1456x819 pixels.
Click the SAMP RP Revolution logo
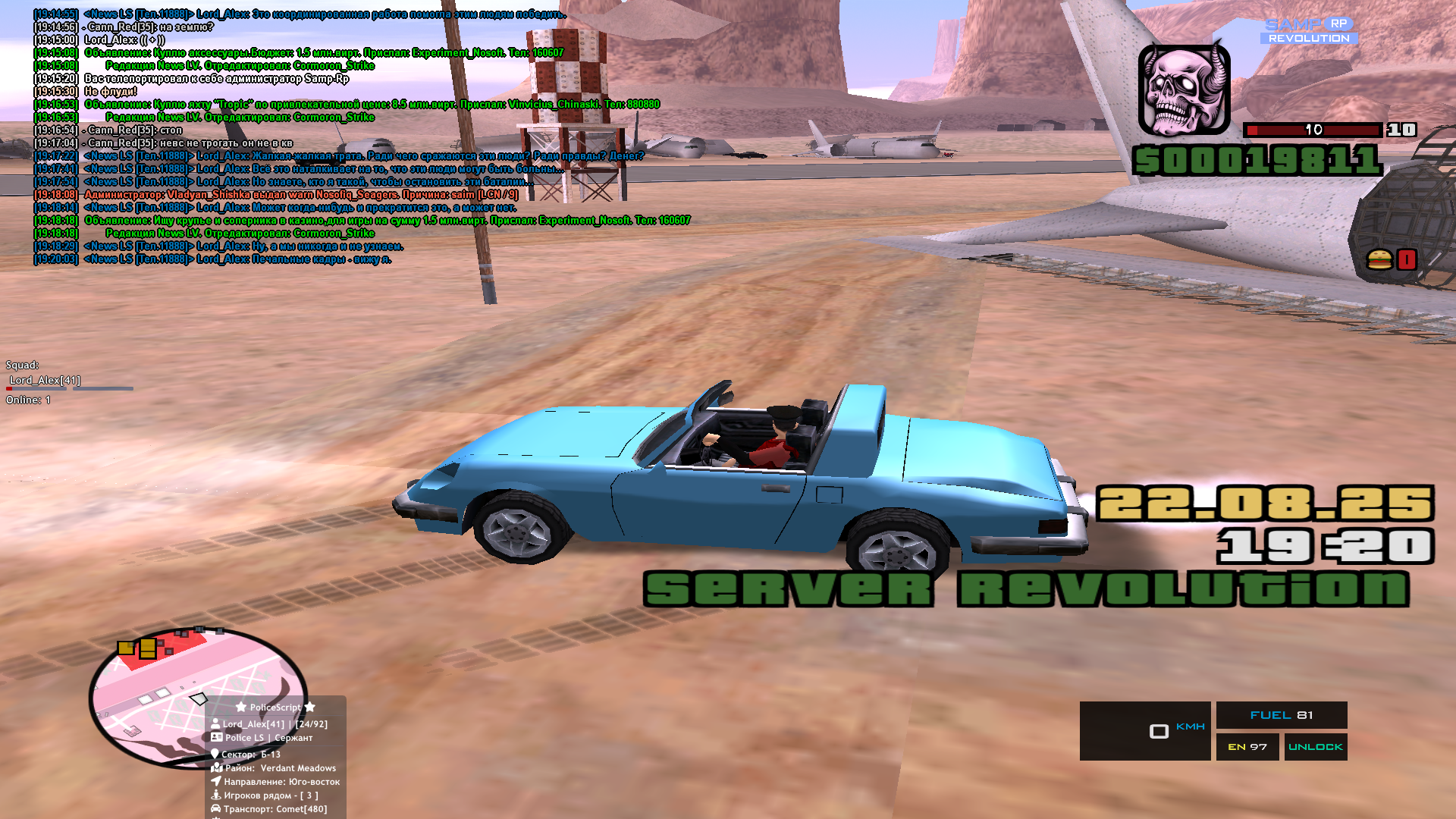pos(1309,31)
